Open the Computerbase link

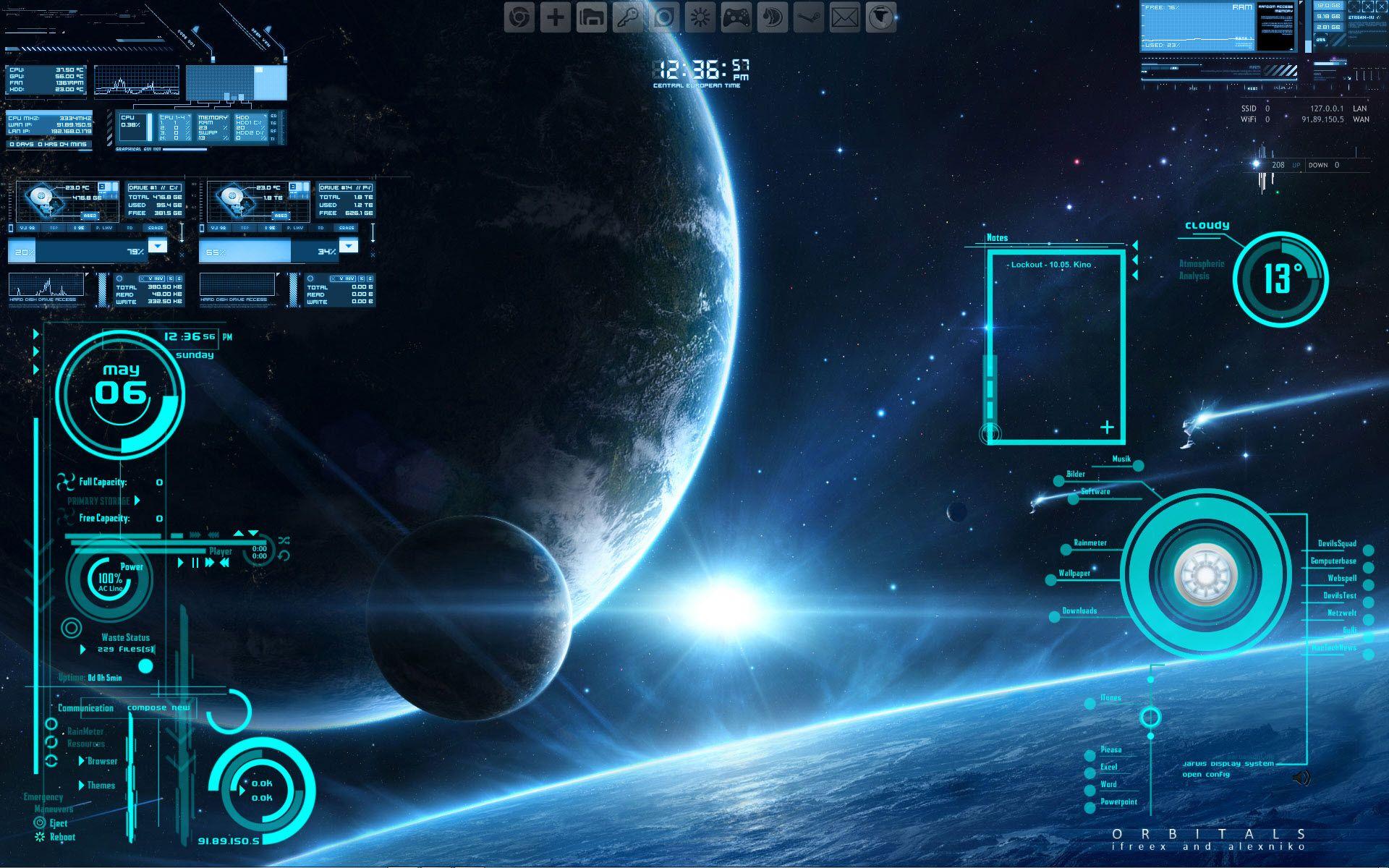point(1335,560)
